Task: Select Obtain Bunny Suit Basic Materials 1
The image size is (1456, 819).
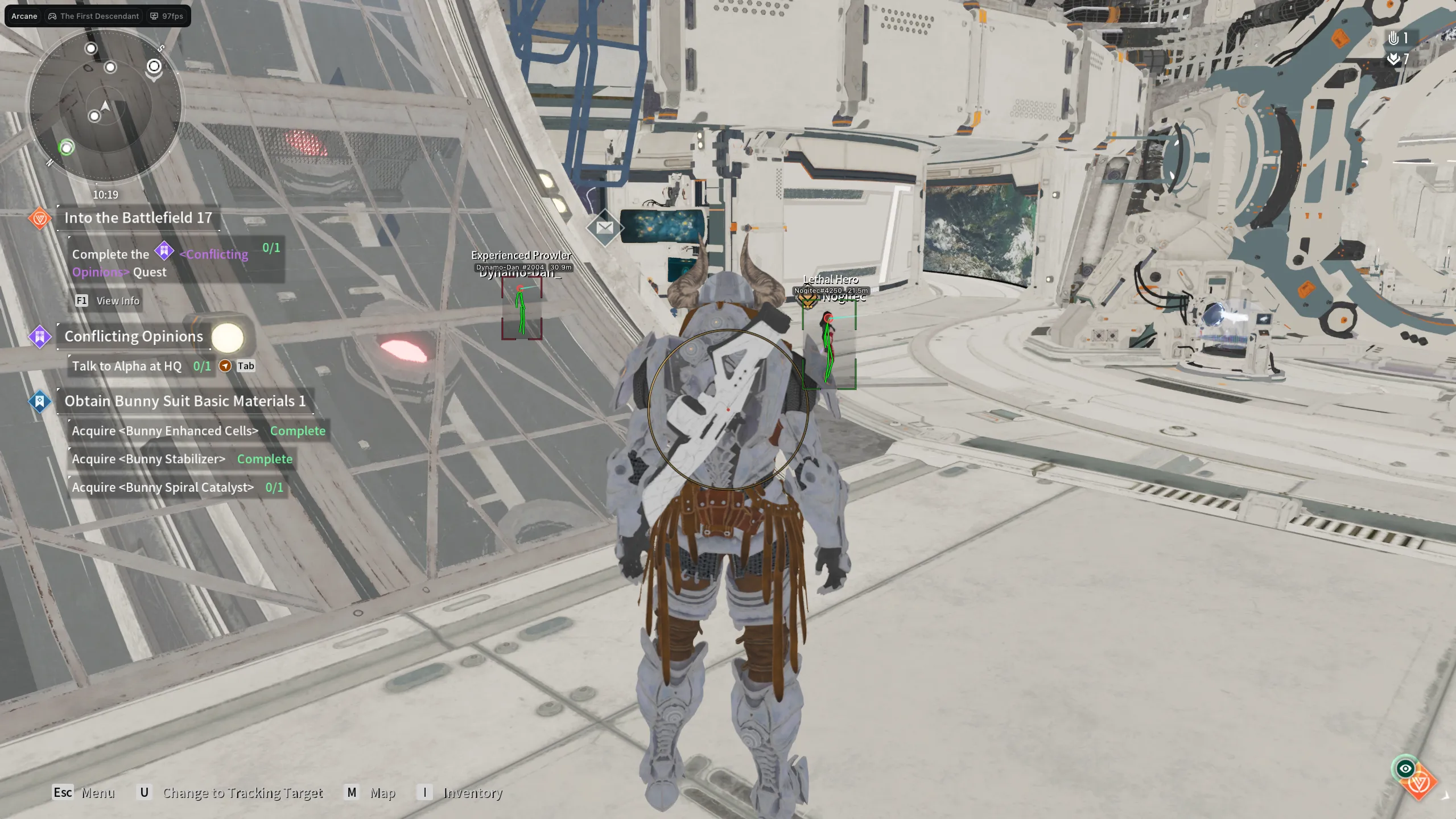Action: (185, 401)
